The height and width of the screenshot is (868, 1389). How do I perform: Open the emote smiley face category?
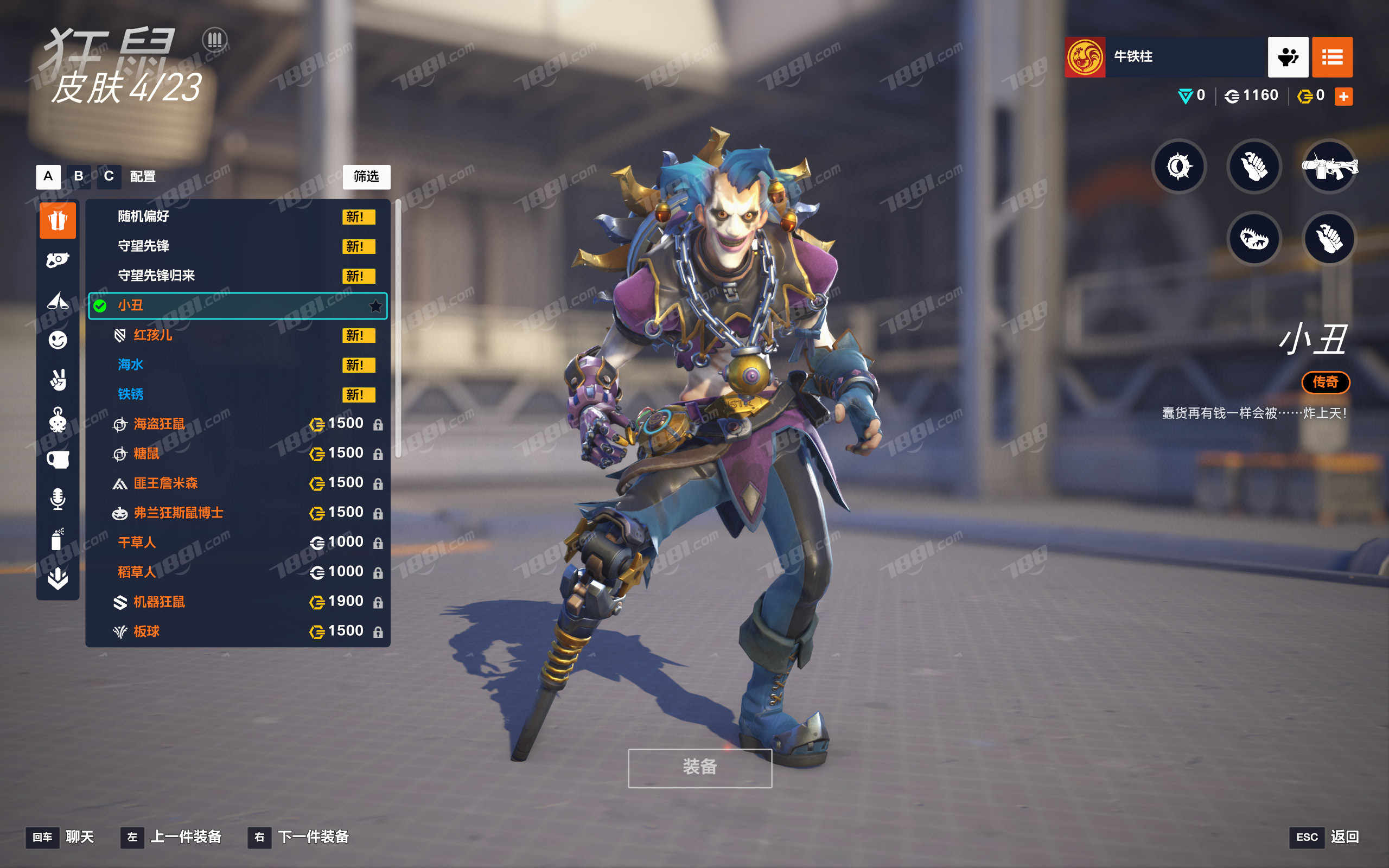(58, 341)
